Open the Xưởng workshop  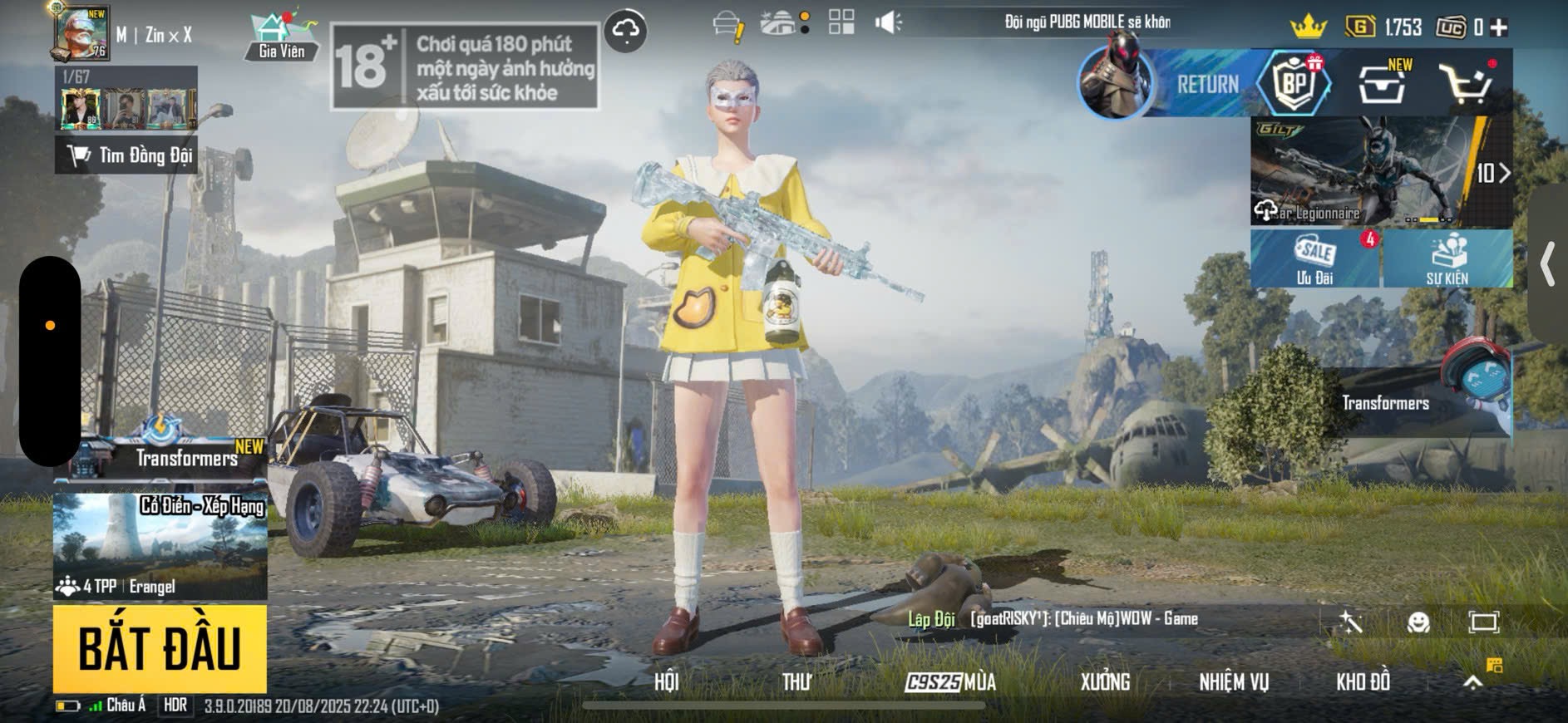click(x=1105, y=682)
